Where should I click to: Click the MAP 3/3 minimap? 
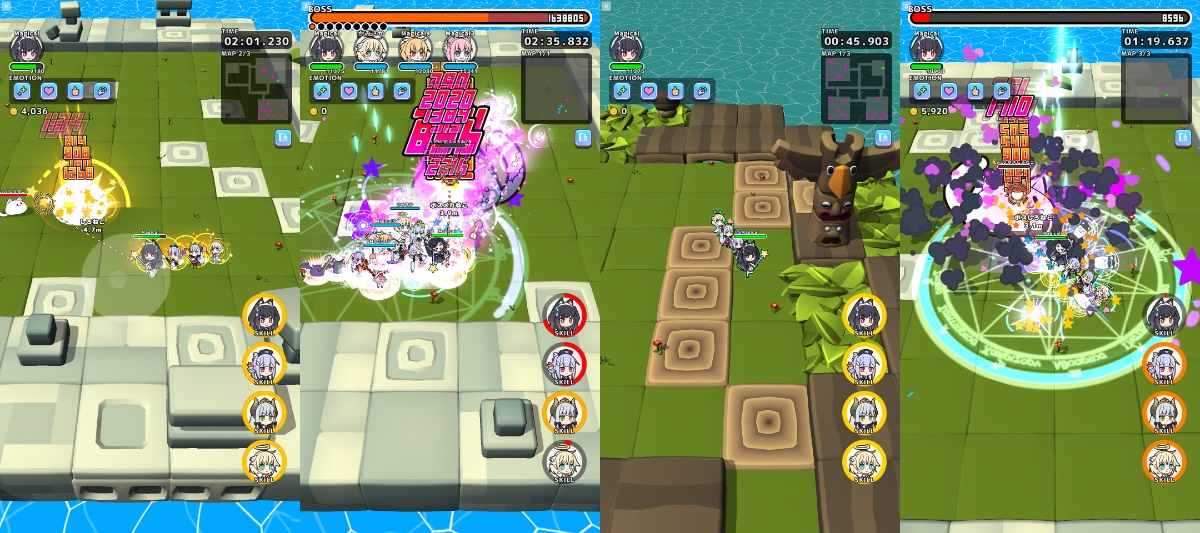pos(1156,89)
